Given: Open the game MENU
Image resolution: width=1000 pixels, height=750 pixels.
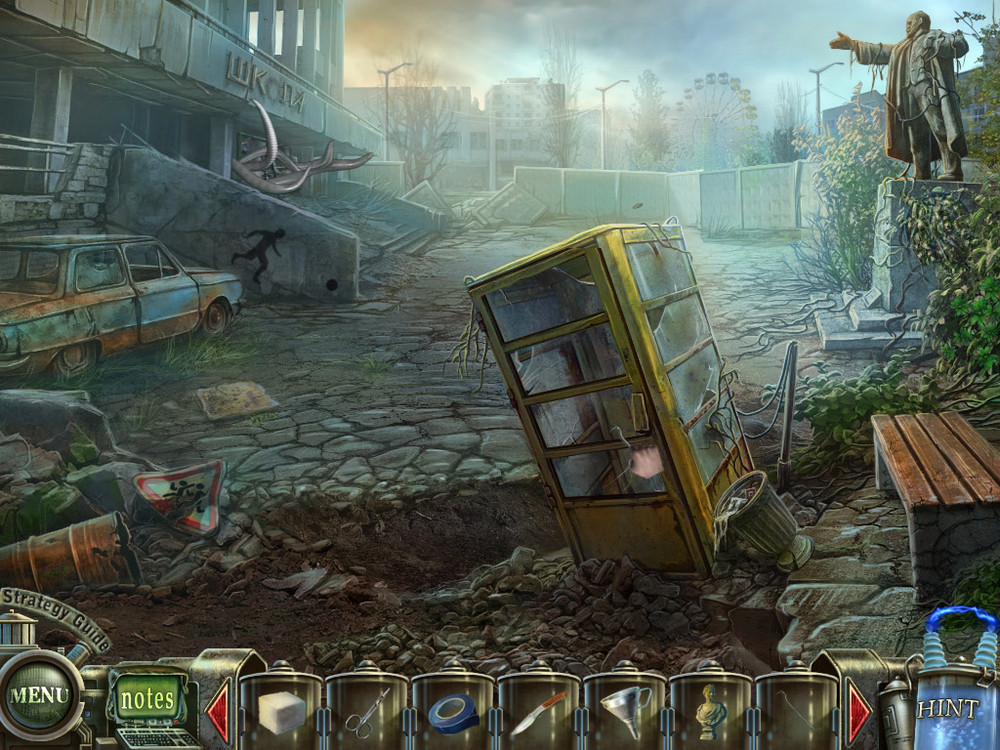Looking at the screenshot, I should pos(40,694).
